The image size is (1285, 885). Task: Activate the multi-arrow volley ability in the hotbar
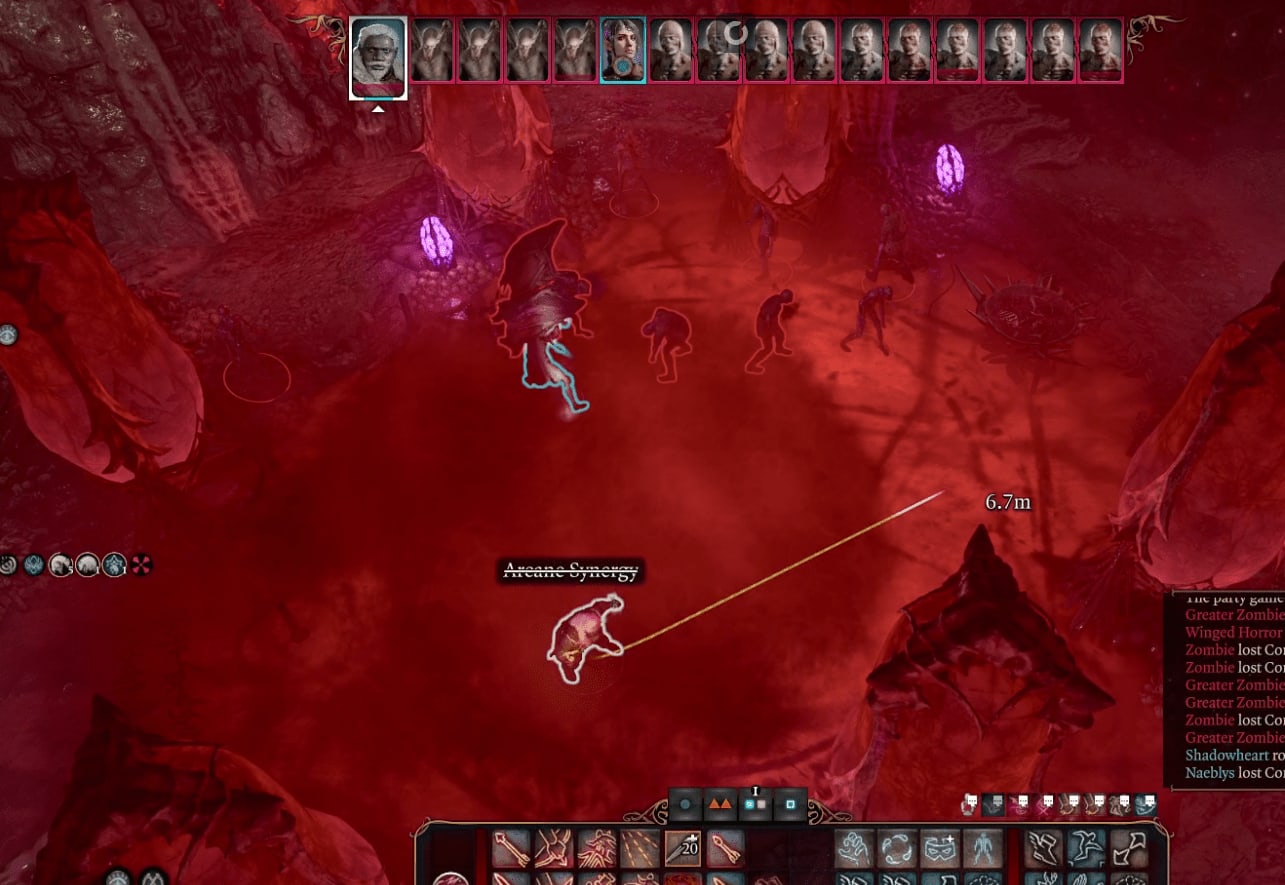(640, 849)
